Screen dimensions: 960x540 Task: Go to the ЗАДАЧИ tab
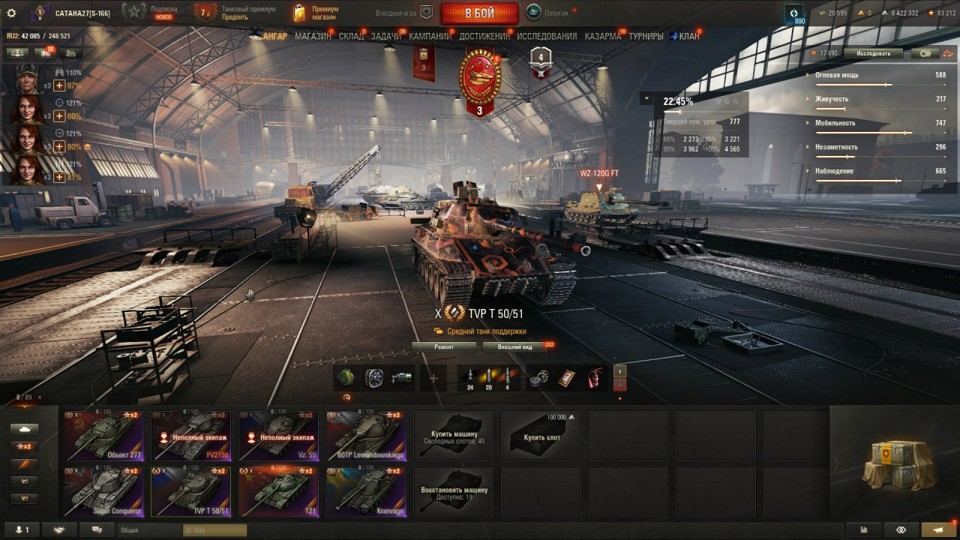coord(386,36)
